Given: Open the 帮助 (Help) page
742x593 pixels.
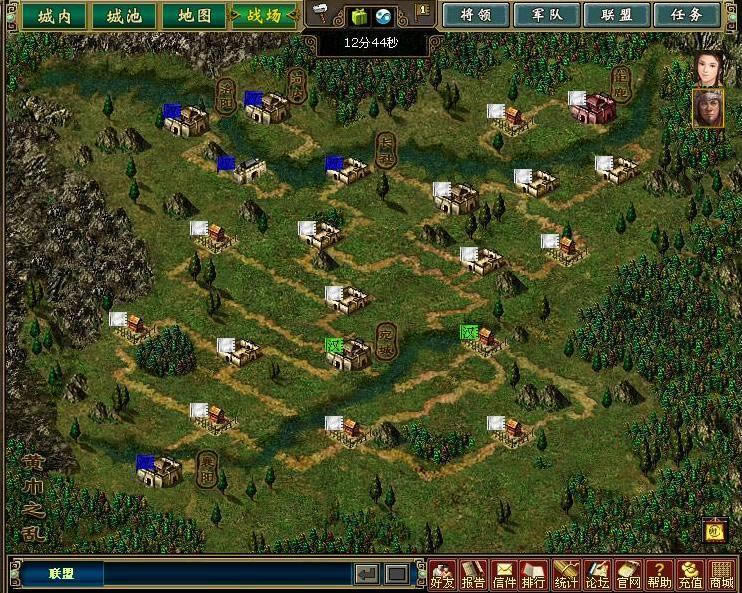Looking at the screenshot, I should coord(659,574).
